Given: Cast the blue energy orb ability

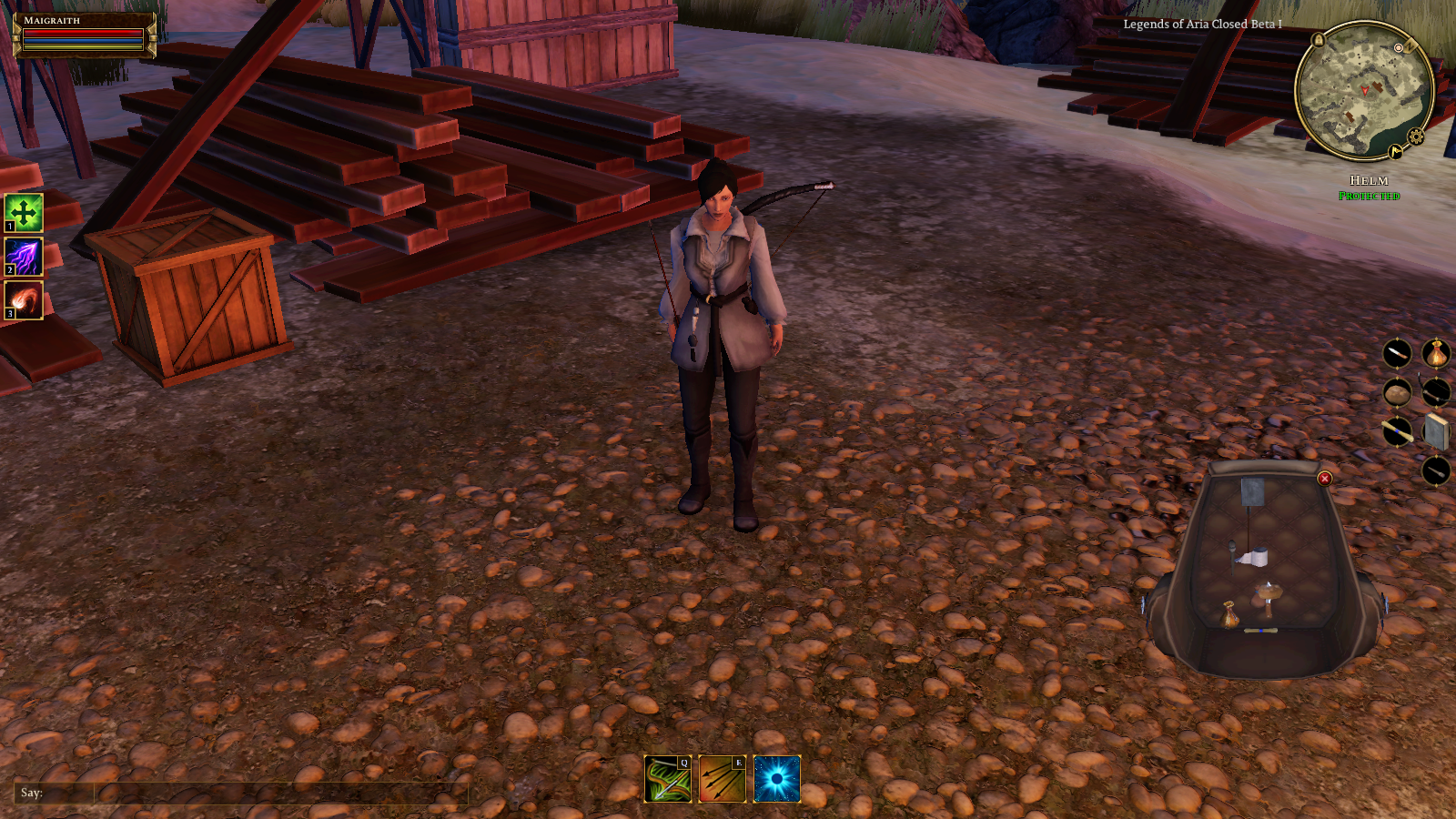Looking at the screenshot, I should pos(777,780).
